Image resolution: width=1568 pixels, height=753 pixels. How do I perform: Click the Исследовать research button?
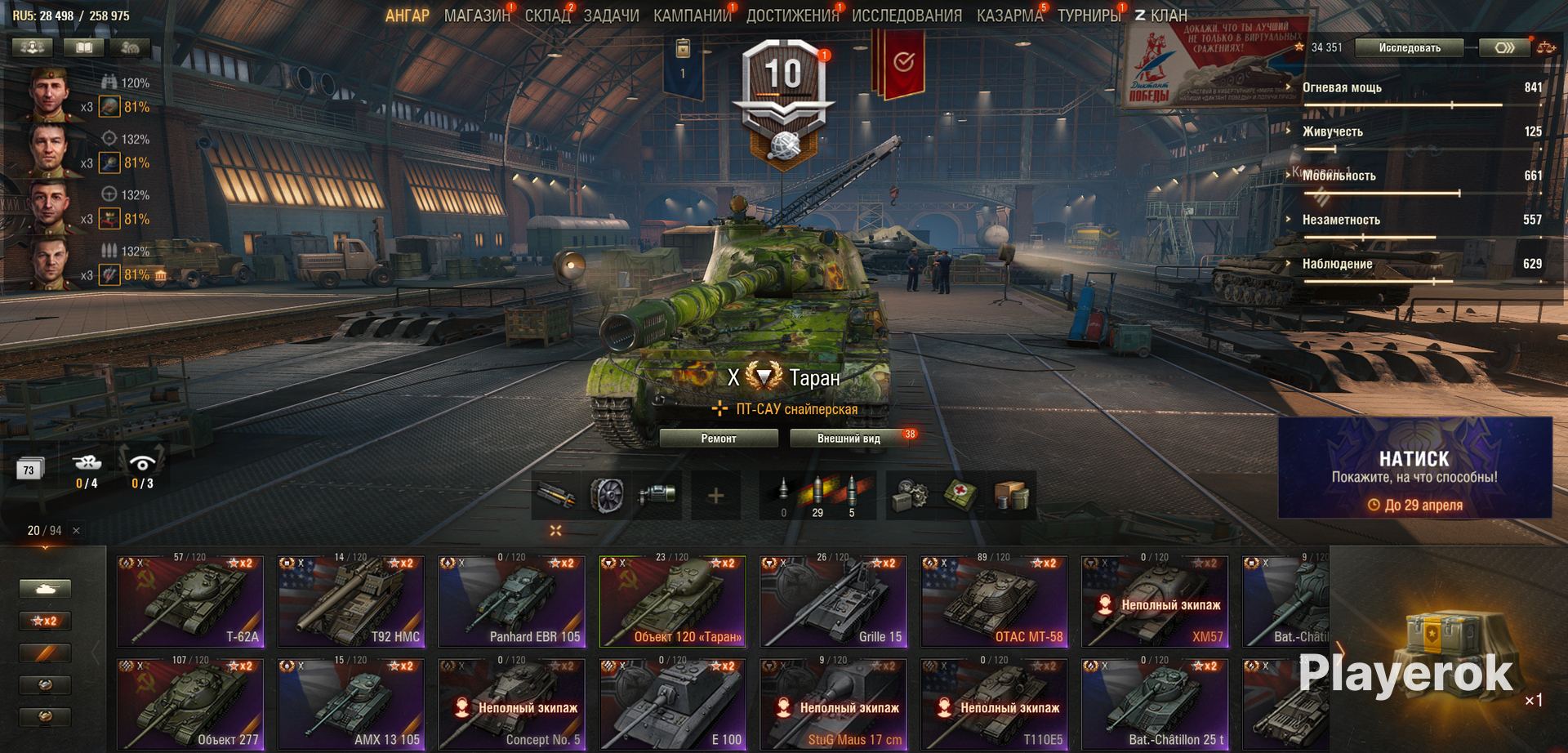1409,48
